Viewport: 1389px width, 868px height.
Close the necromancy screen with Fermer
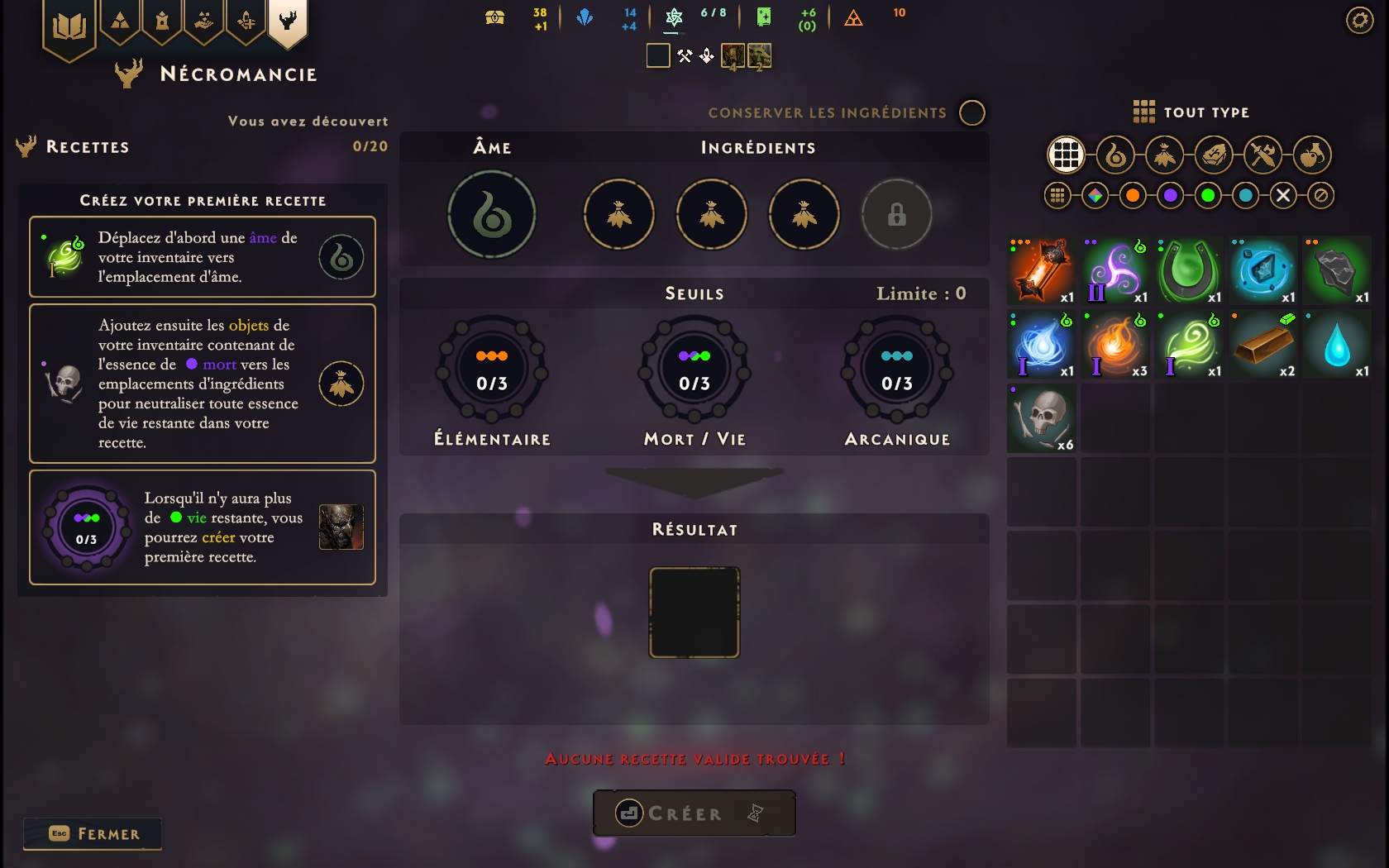(93, 833)
